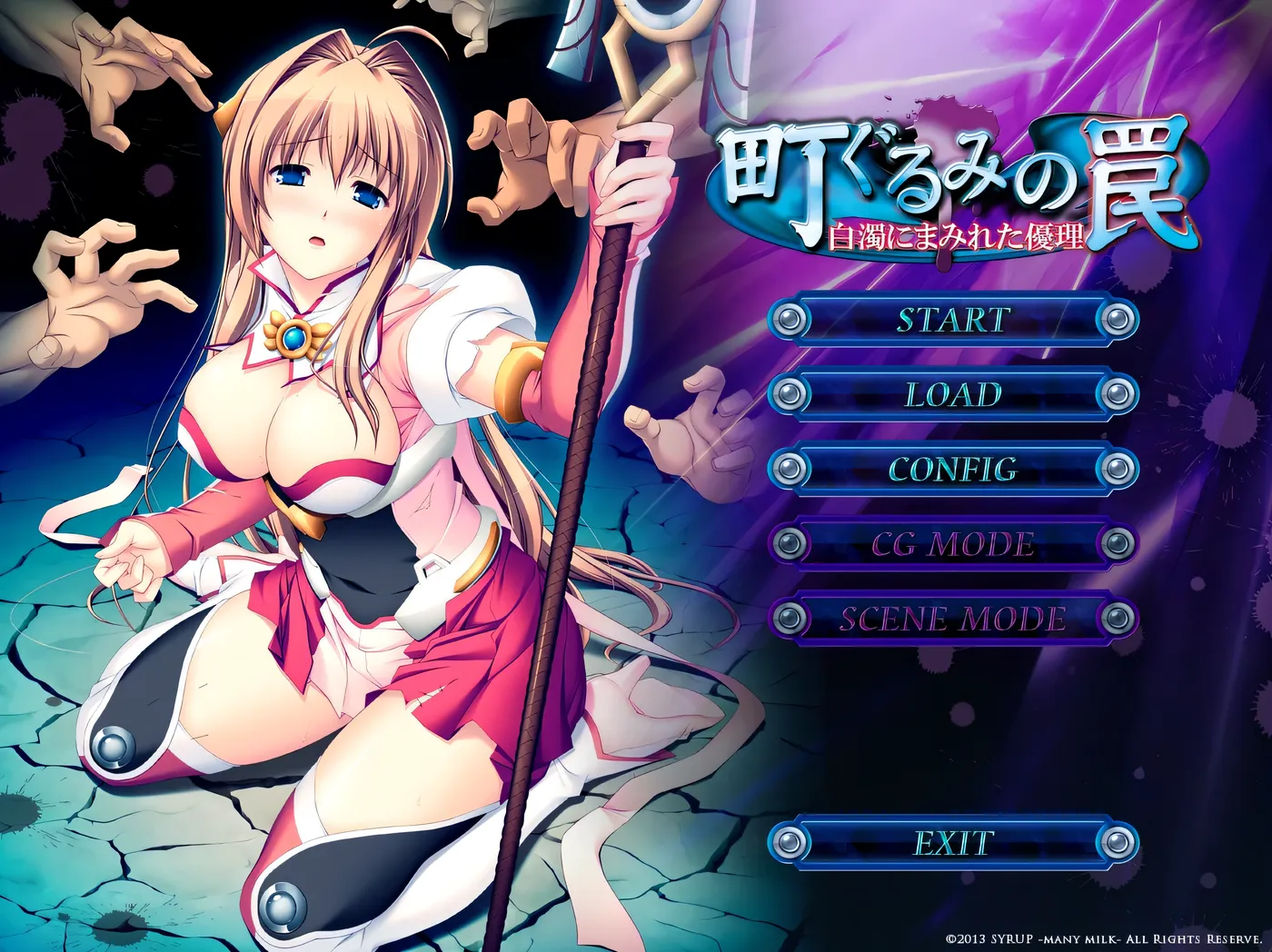
Task: Open the CONFIG settings menu
Action: (x=950, y=471)
